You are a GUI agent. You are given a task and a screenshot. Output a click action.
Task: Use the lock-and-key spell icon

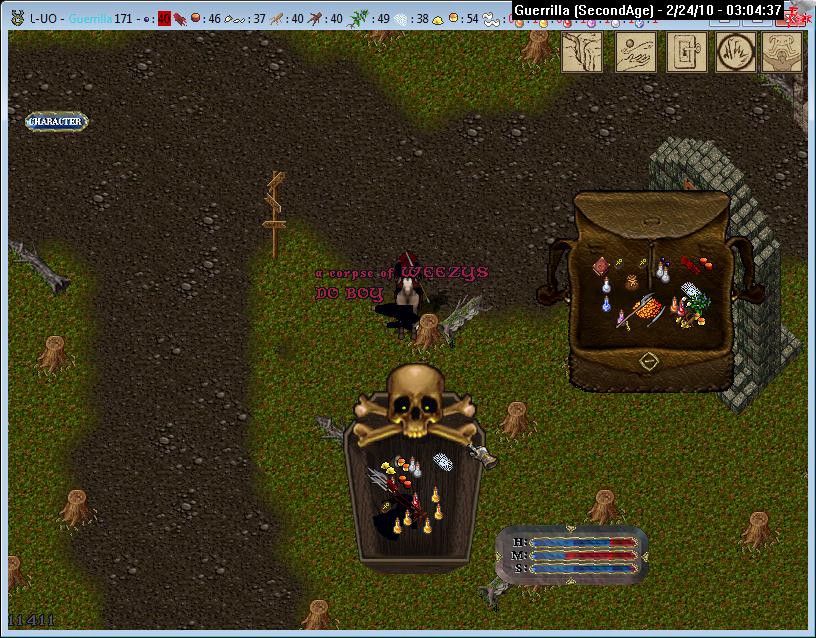pos(687,52)
